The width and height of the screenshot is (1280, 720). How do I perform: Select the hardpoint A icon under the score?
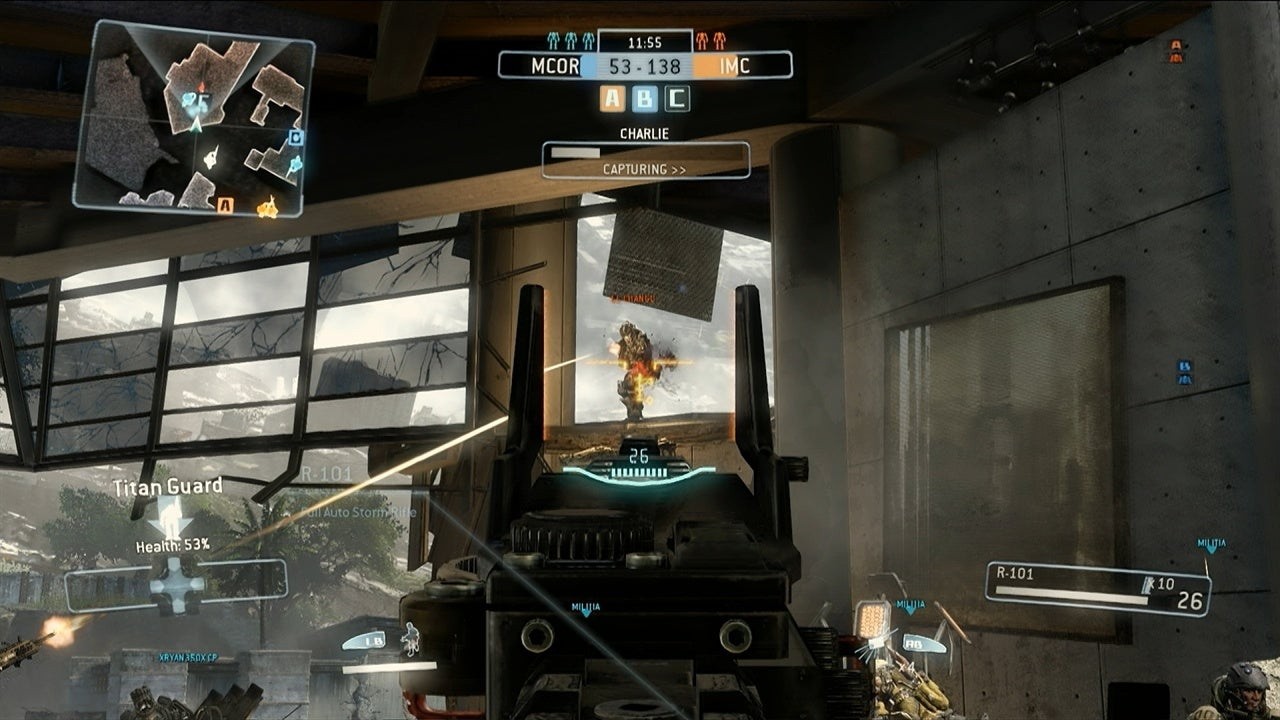(x=613, y=98)
